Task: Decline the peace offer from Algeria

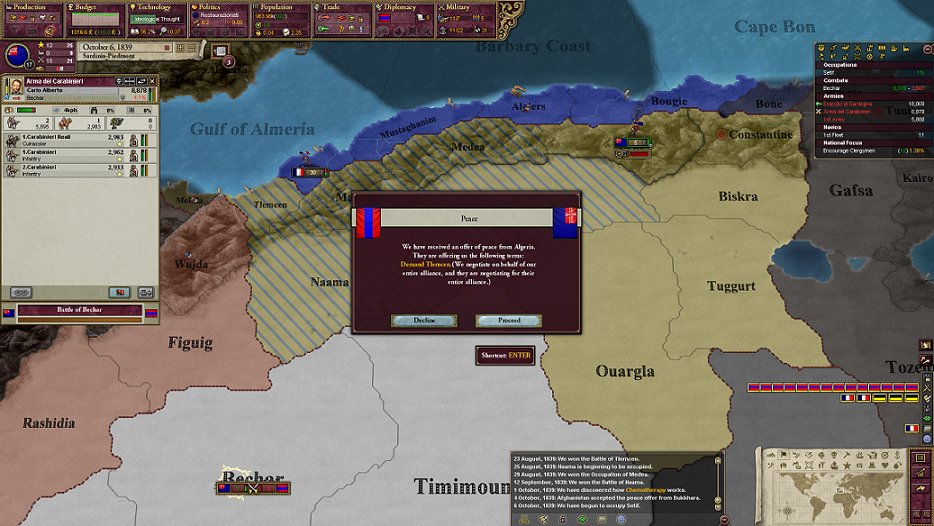Action: (x=424, y=321)
